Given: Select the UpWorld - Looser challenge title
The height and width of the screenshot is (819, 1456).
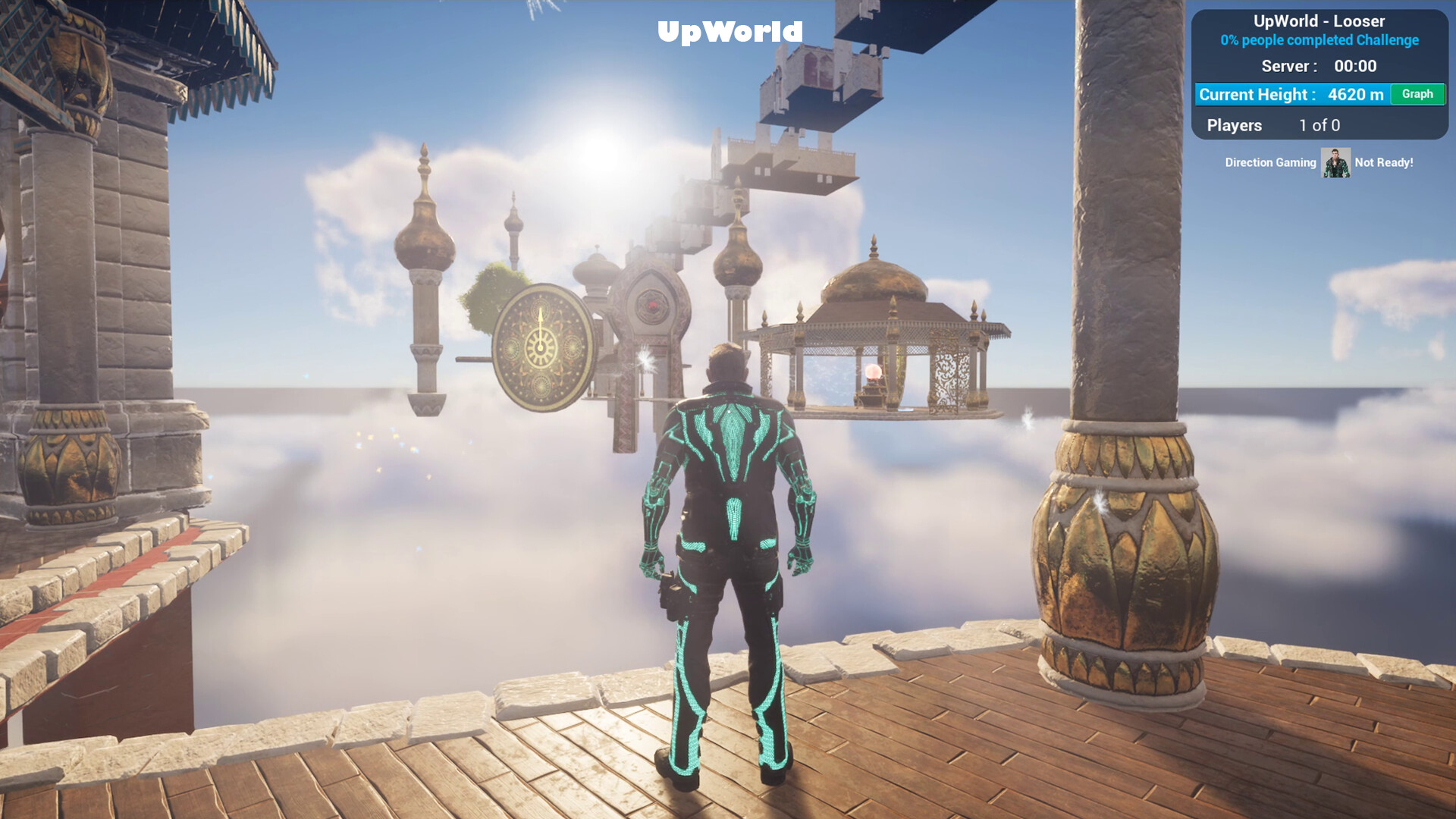Looking at the screenshot, I should (x=1321, y=21).
